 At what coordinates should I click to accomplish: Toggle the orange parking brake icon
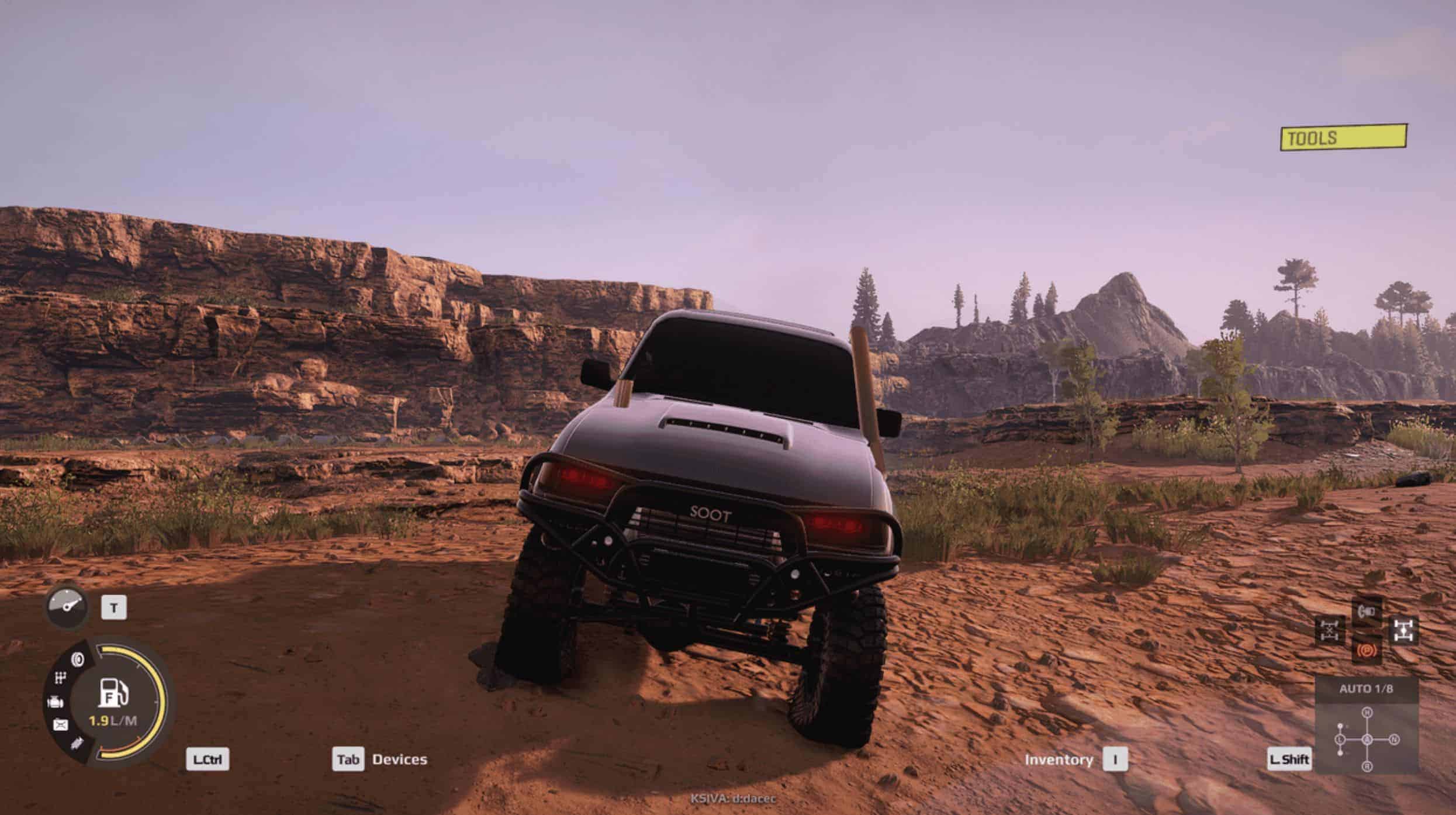[x=1366, y=650]
